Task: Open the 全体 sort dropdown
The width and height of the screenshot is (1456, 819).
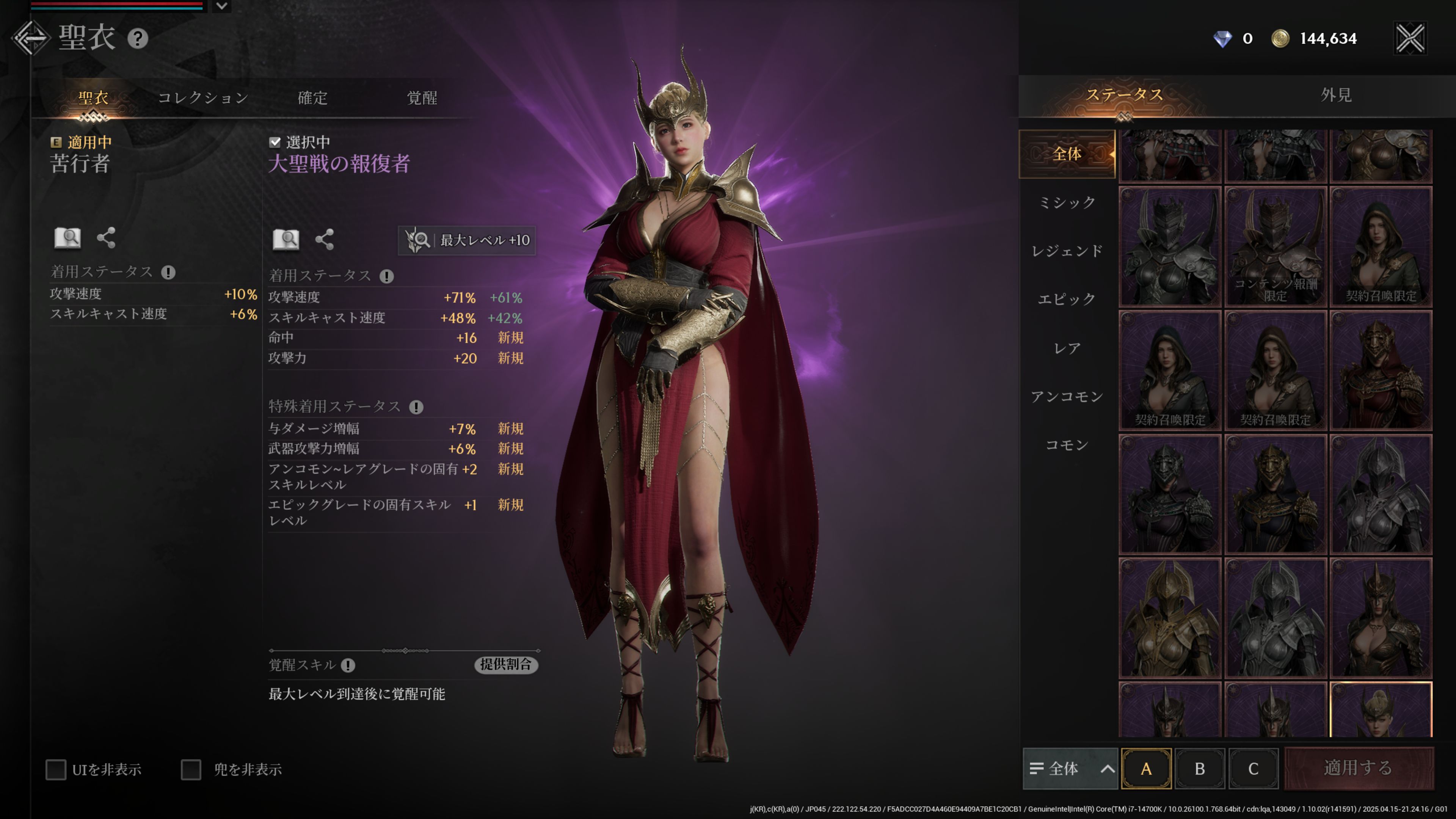Action: [x=1070, y=769]
